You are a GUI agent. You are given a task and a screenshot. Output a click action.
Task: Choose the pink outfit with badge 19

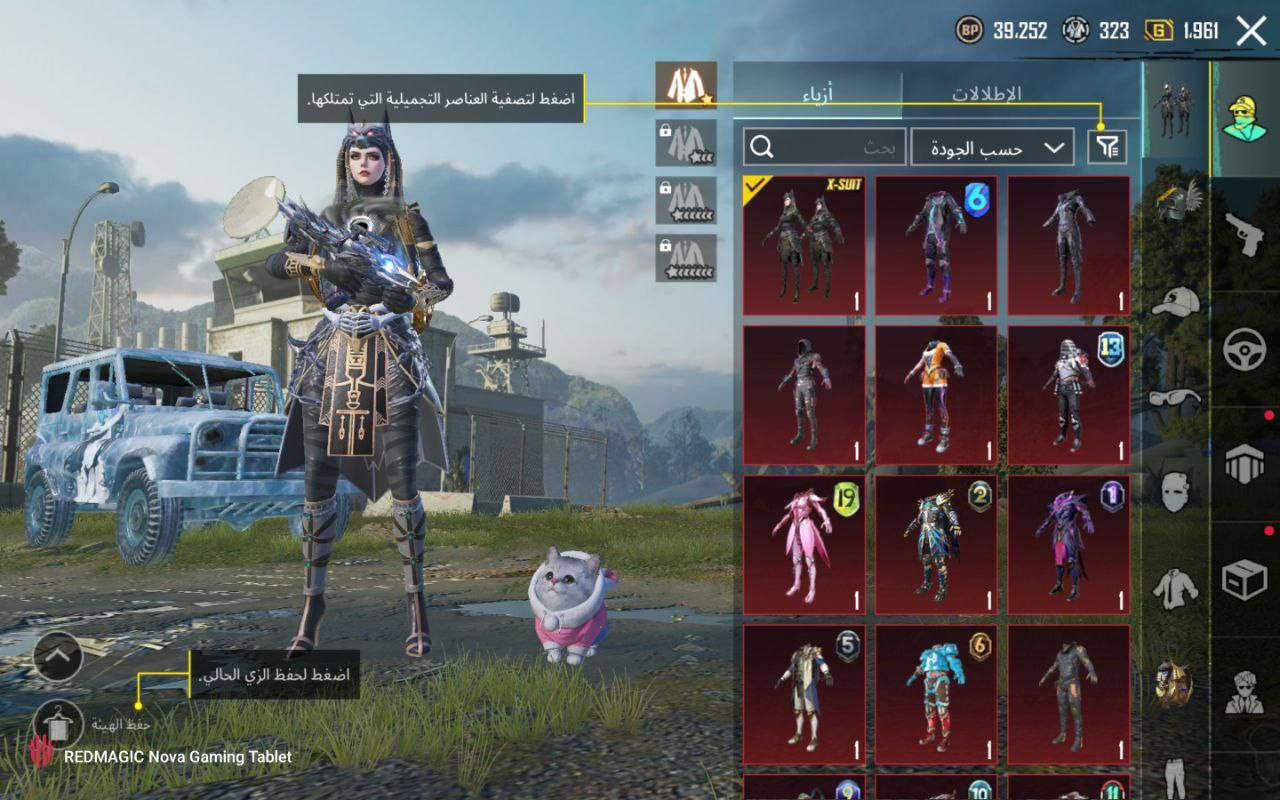[x=804, y=544]
